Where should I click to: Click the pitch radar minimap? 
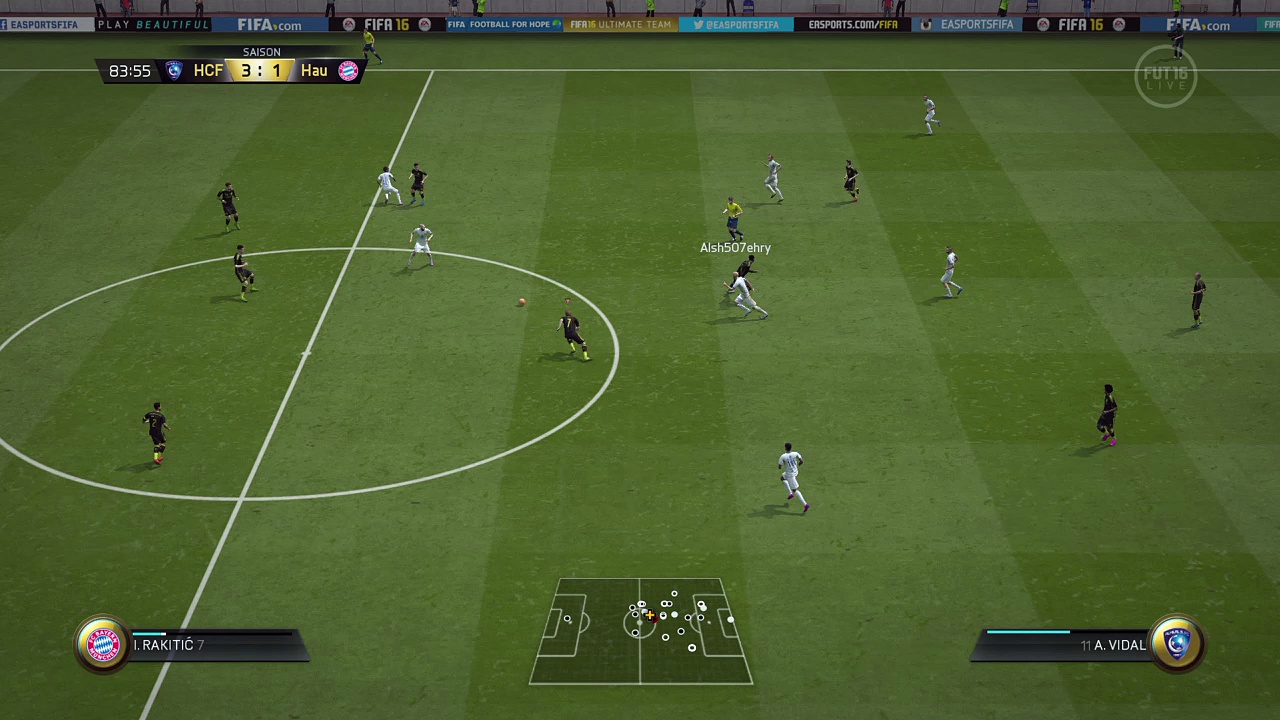tap(641, 631)
